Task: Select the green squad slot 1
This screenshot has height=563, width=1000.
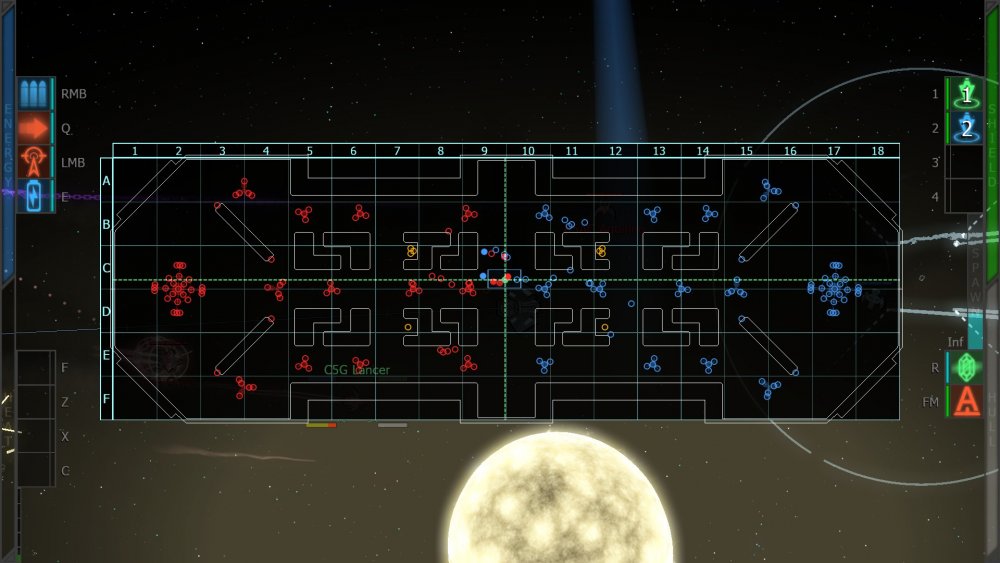Action: tap(967, 95)
